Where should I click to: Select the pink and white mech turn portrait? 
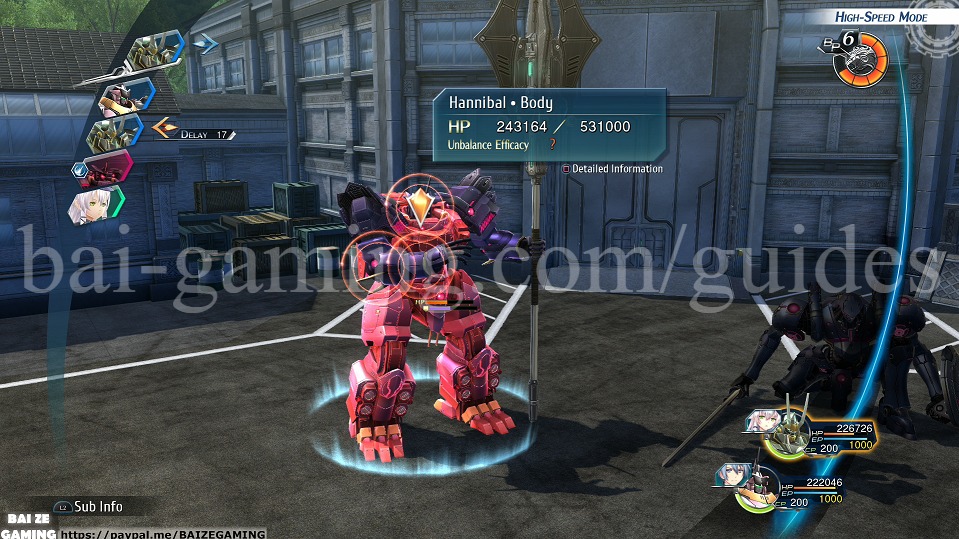pyautogui.click(x=126, y=94)
